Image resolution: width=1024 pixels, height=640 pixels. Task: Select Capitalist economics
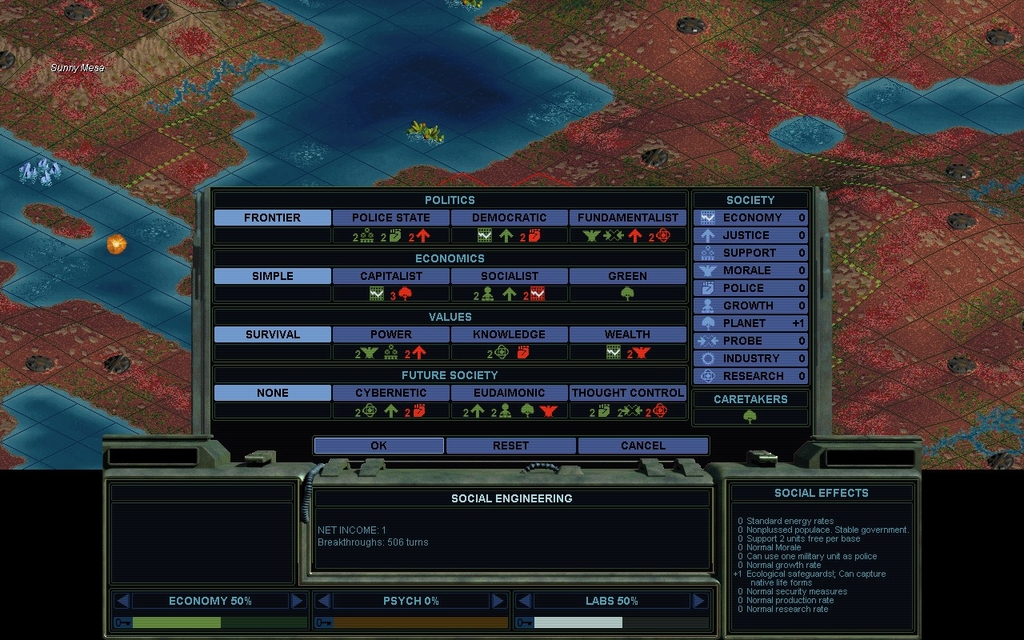tap(391, 276)
